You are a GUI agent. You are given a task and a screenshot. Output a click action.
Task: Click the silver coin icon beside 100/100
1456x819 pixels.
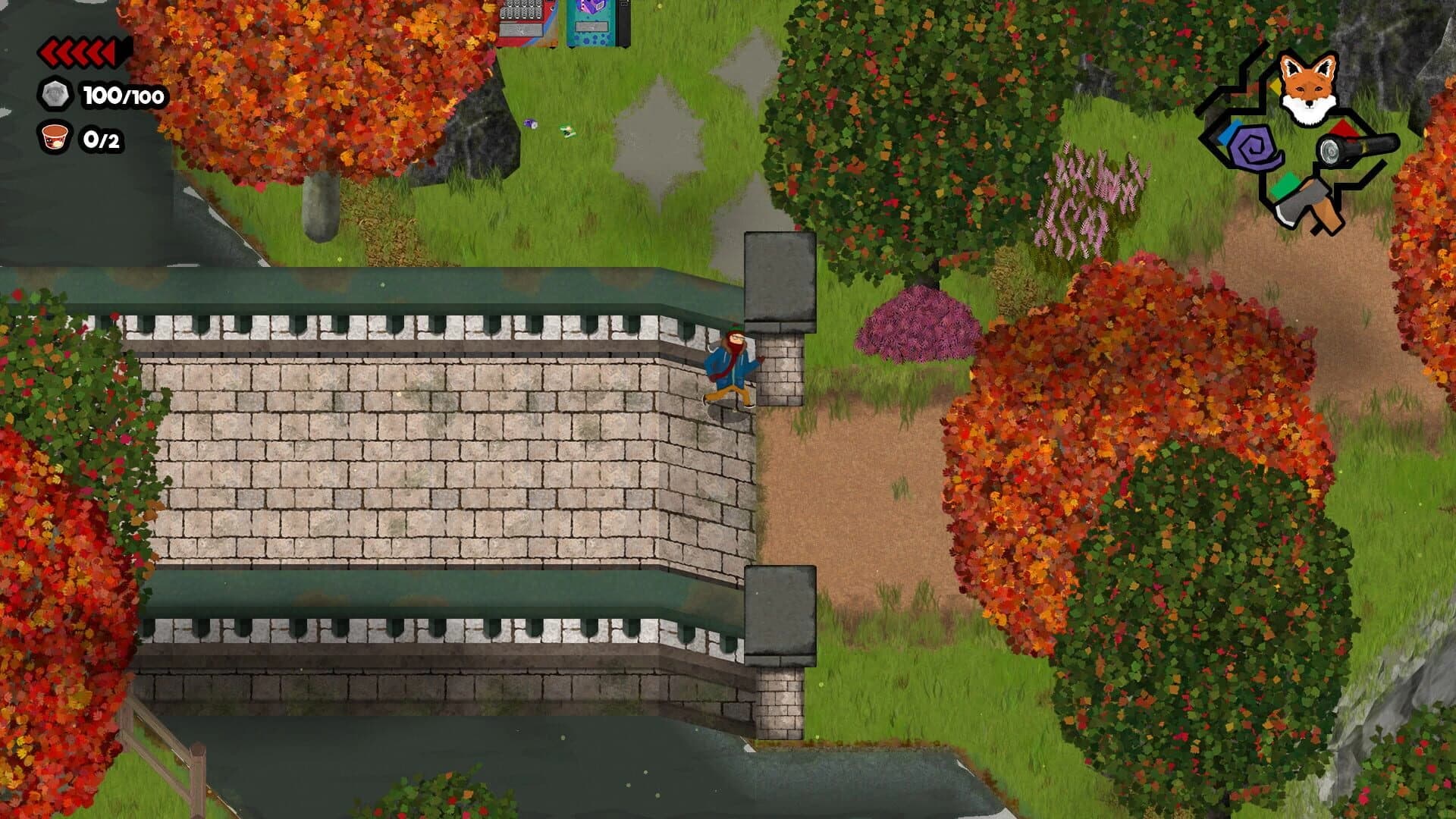(x=55, y=95)
